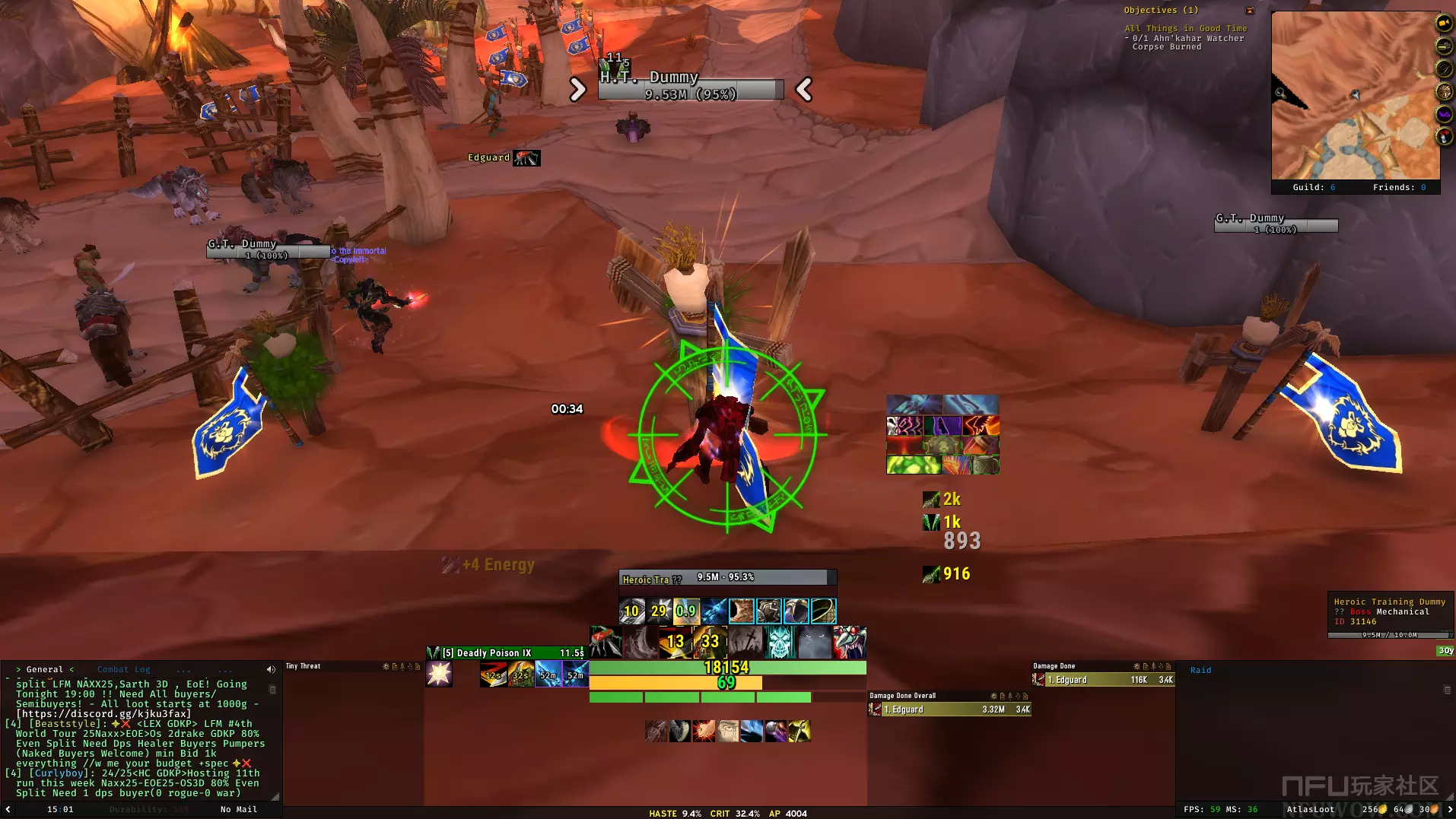This screenshot has height=819, width=1456.
Task: Open the yellow camera minimap button
Action: tap(1444, 24)
